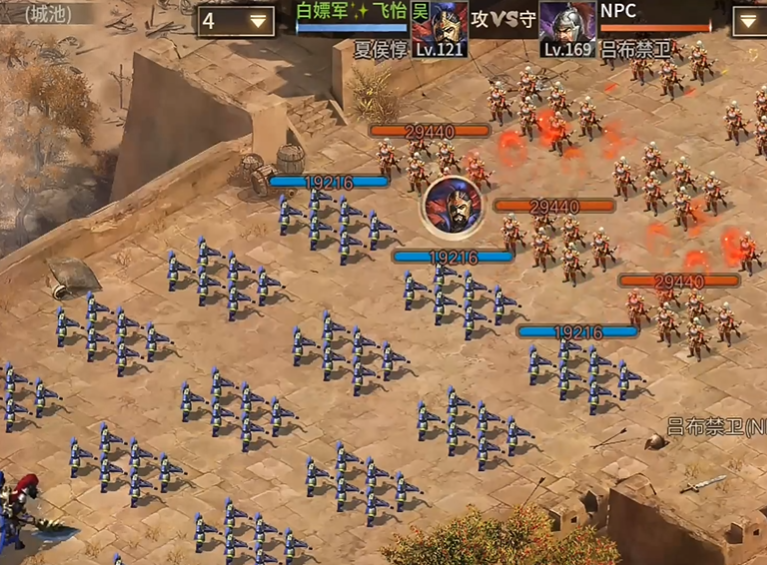This screenshot has height=565, width=767.
Task: Open the dropdown showing number 4
Action: [x=236, y=21]
